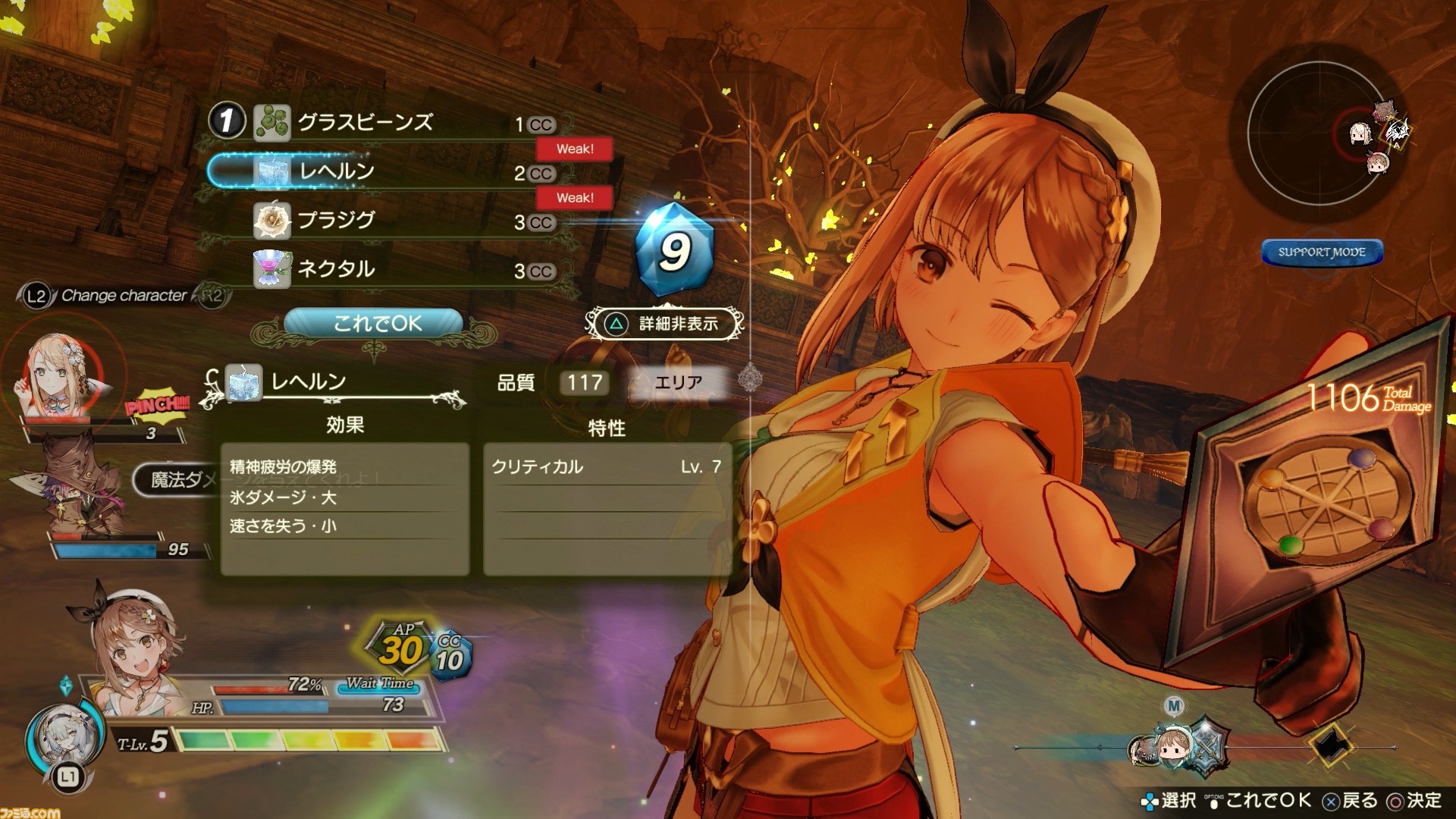Viewport: 1456px width, 819px height.
Task: Select the グラスビーンズ item entry
Action: [364, 122]
